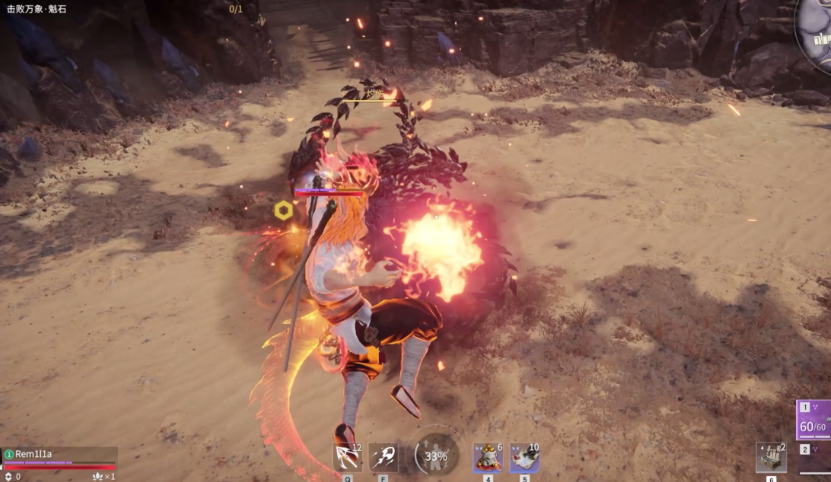Activate the arrow skill showing 12

tap(347, 457)
